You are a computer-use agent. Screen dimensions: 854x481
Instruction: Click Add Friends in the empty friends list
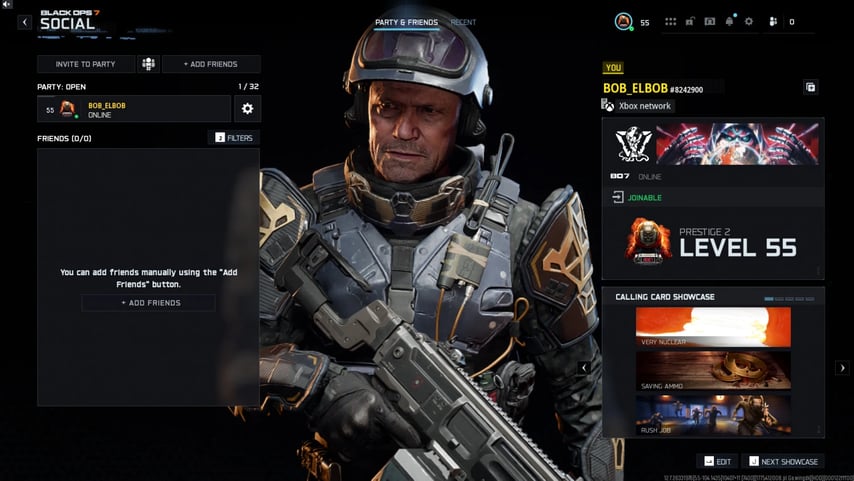pos(148,303)
